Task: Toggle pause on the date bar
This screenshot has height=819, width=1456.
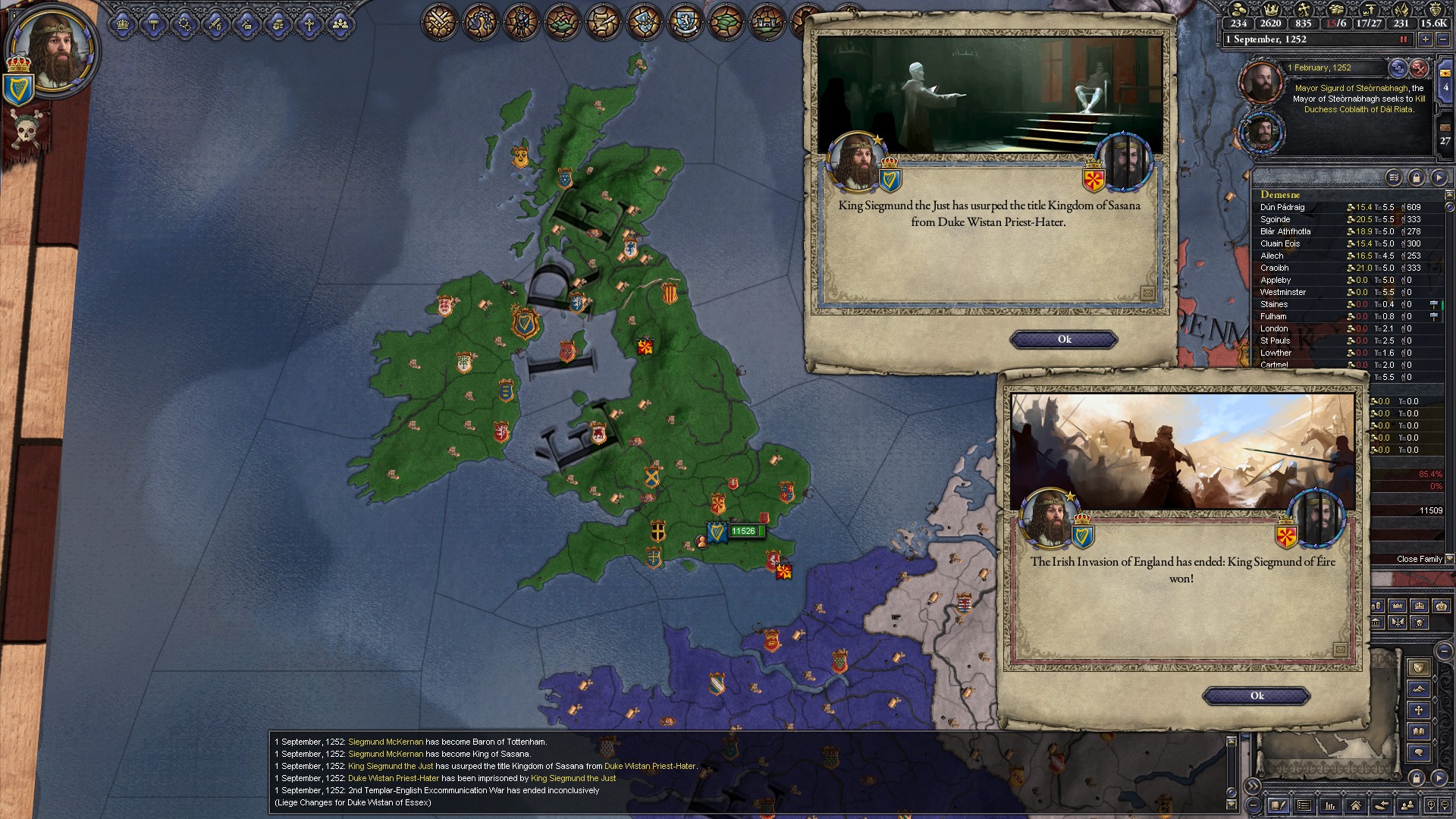Action: tap(1404, 39)
